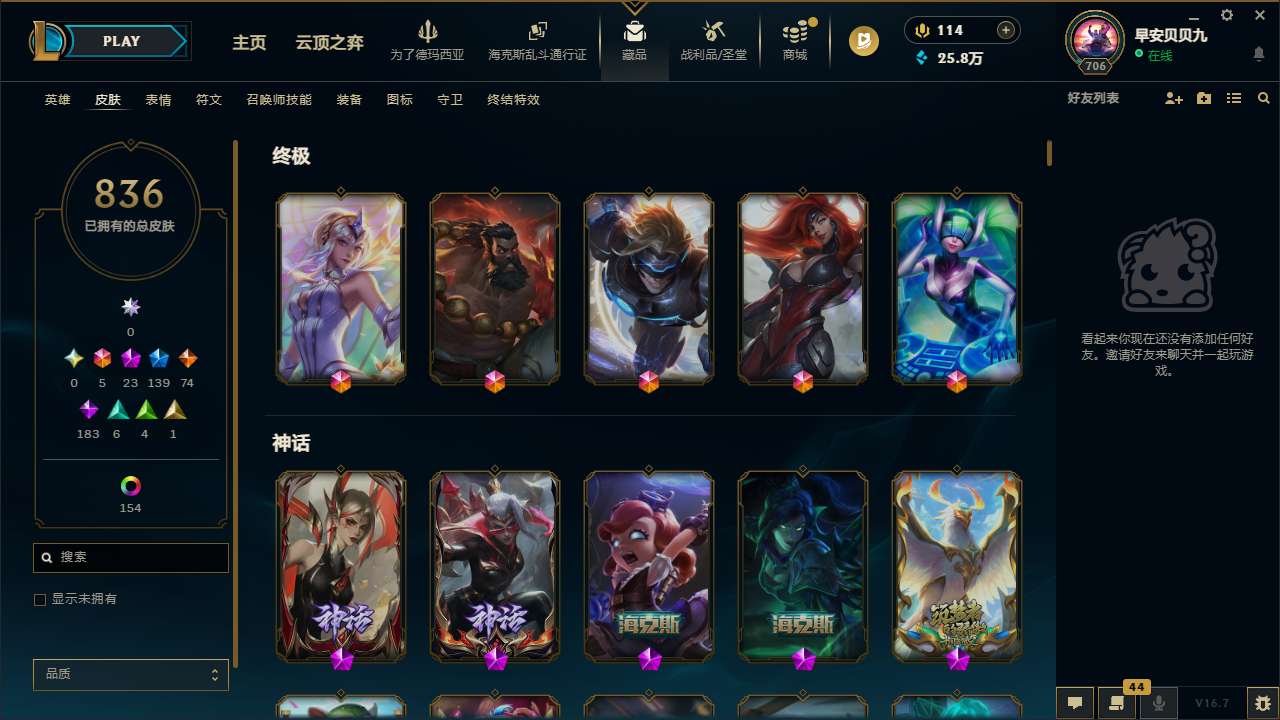Click the add-friend icon in friends panel
1280x720 pixels.
click(x=1173, y=98)
